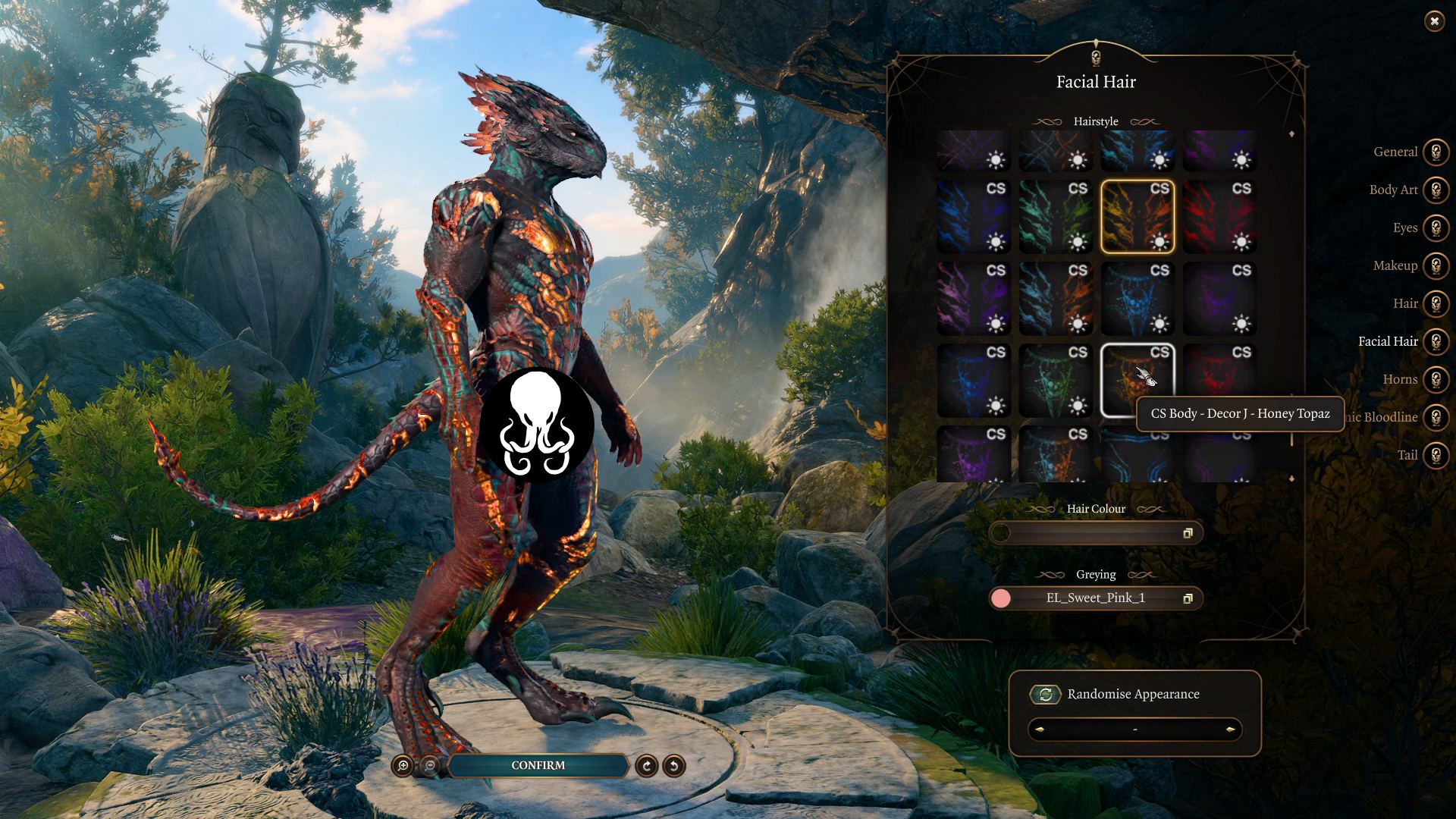Zoom in on the character preview

(403, 766)
